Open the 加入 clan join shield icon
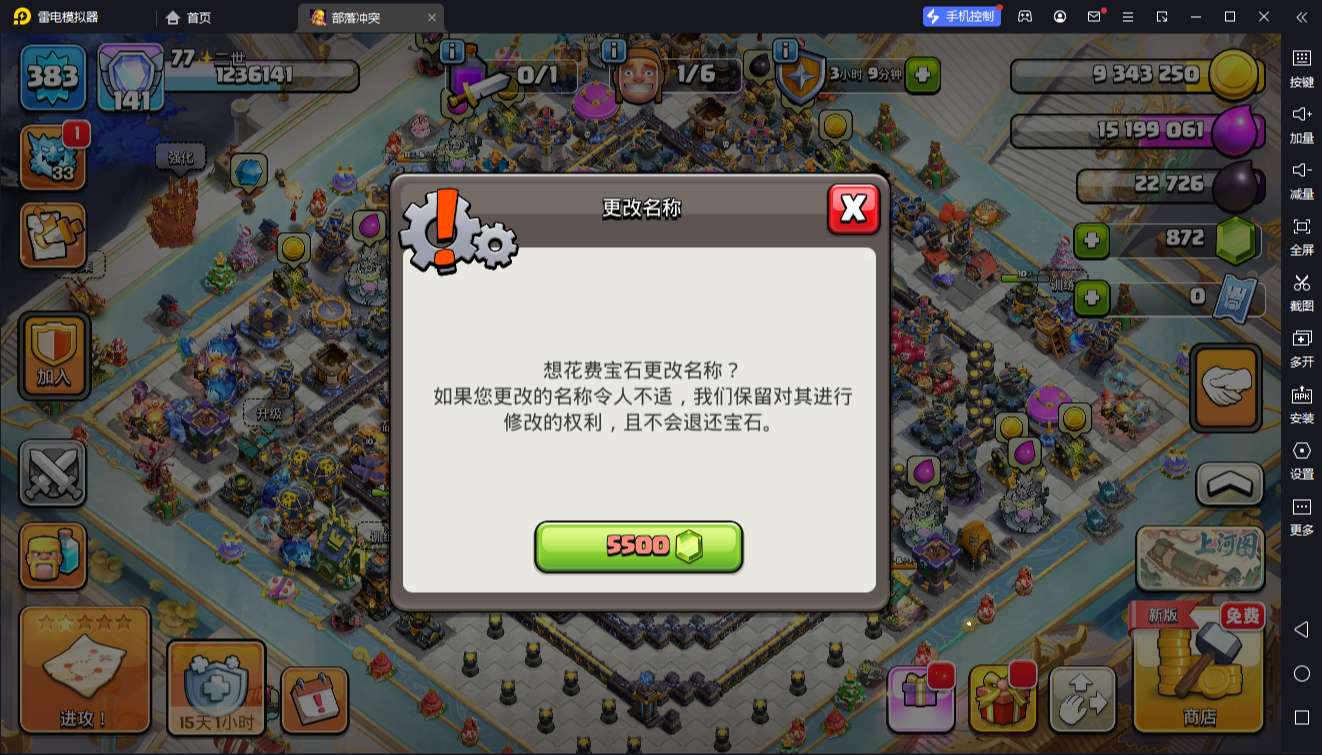Viewport: 1322px width, 755px height. 53,355
